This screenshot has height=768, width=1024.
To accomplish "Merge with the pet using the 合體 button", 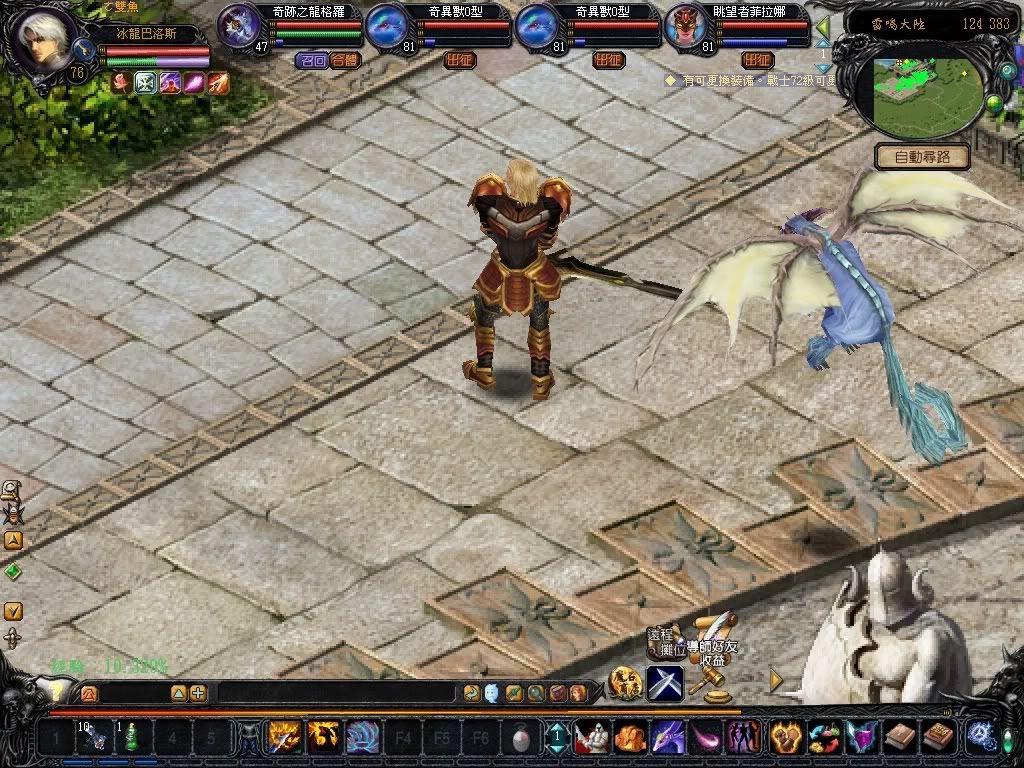I will 344,60.
